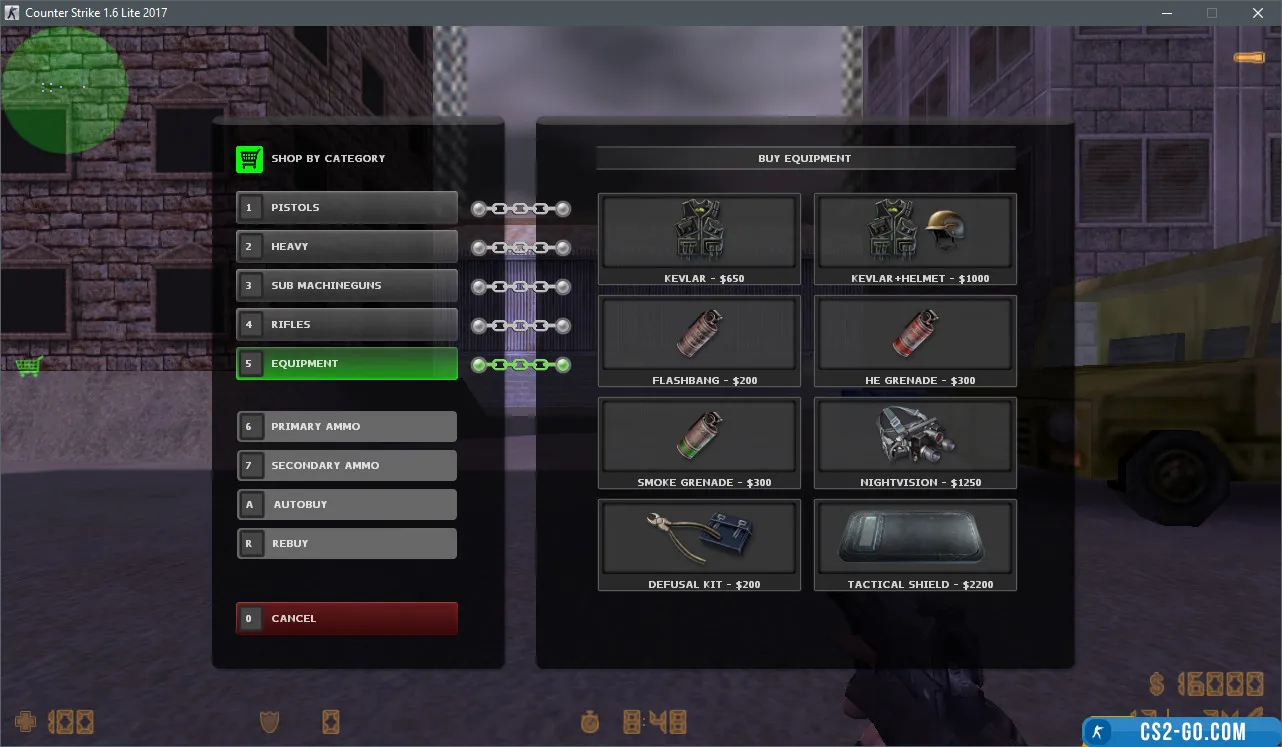Purchase secondary ammo

pyautogui.click(x=347, y=465)
